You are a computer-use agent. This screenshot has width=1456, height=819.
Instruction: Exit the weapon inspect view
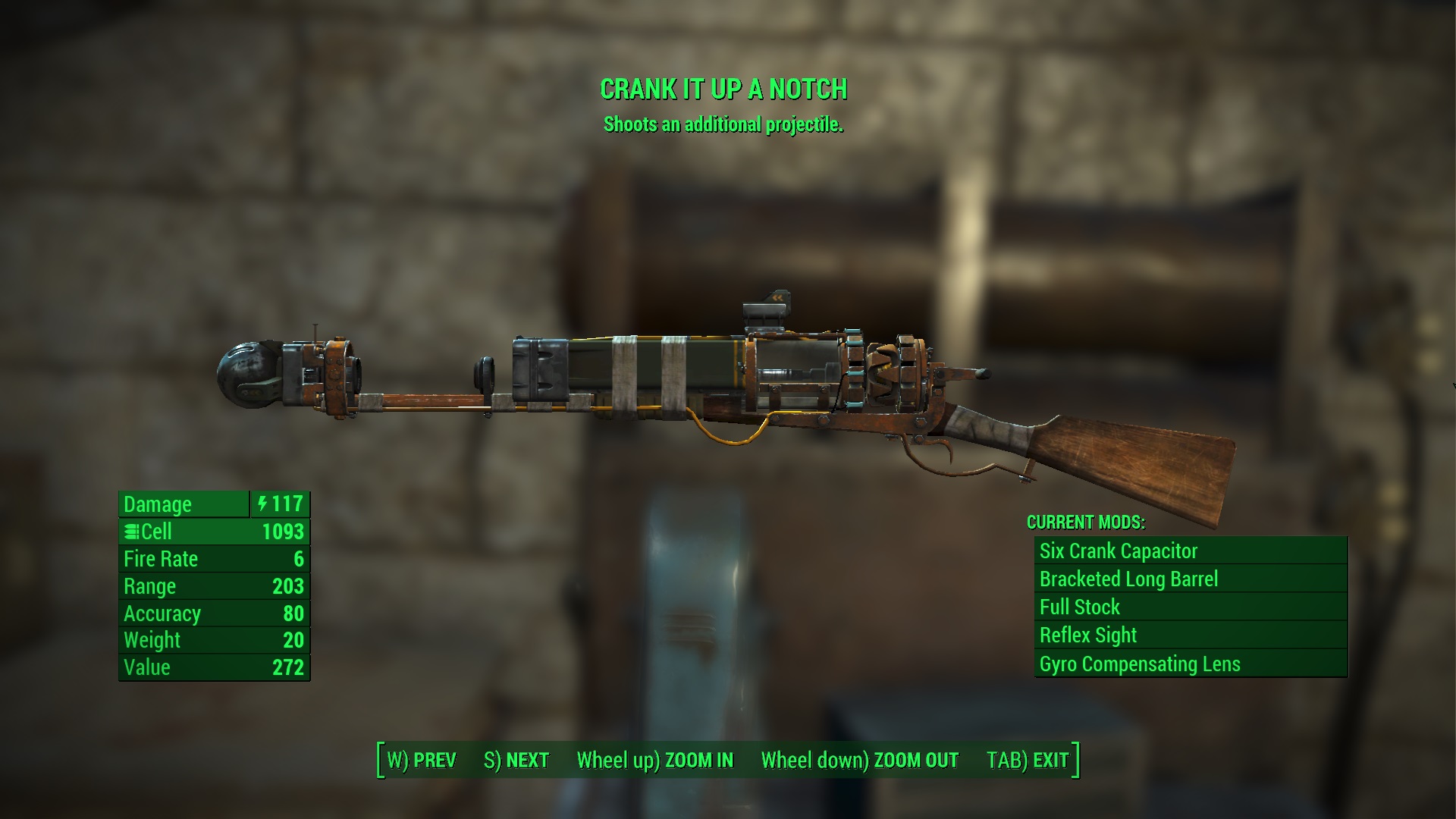coord(1028,760)
